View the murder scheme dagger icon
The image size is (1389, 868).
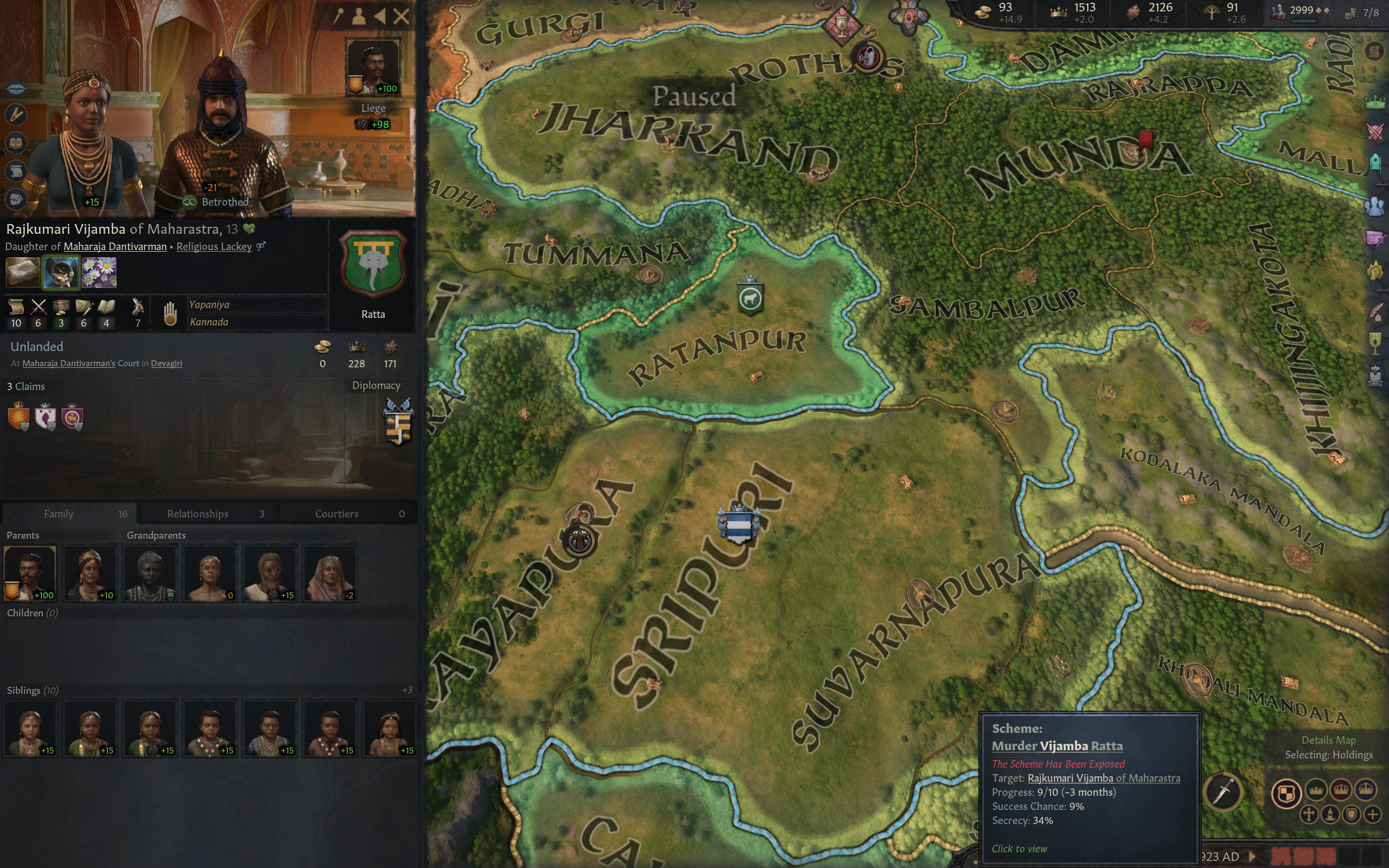1223,793
